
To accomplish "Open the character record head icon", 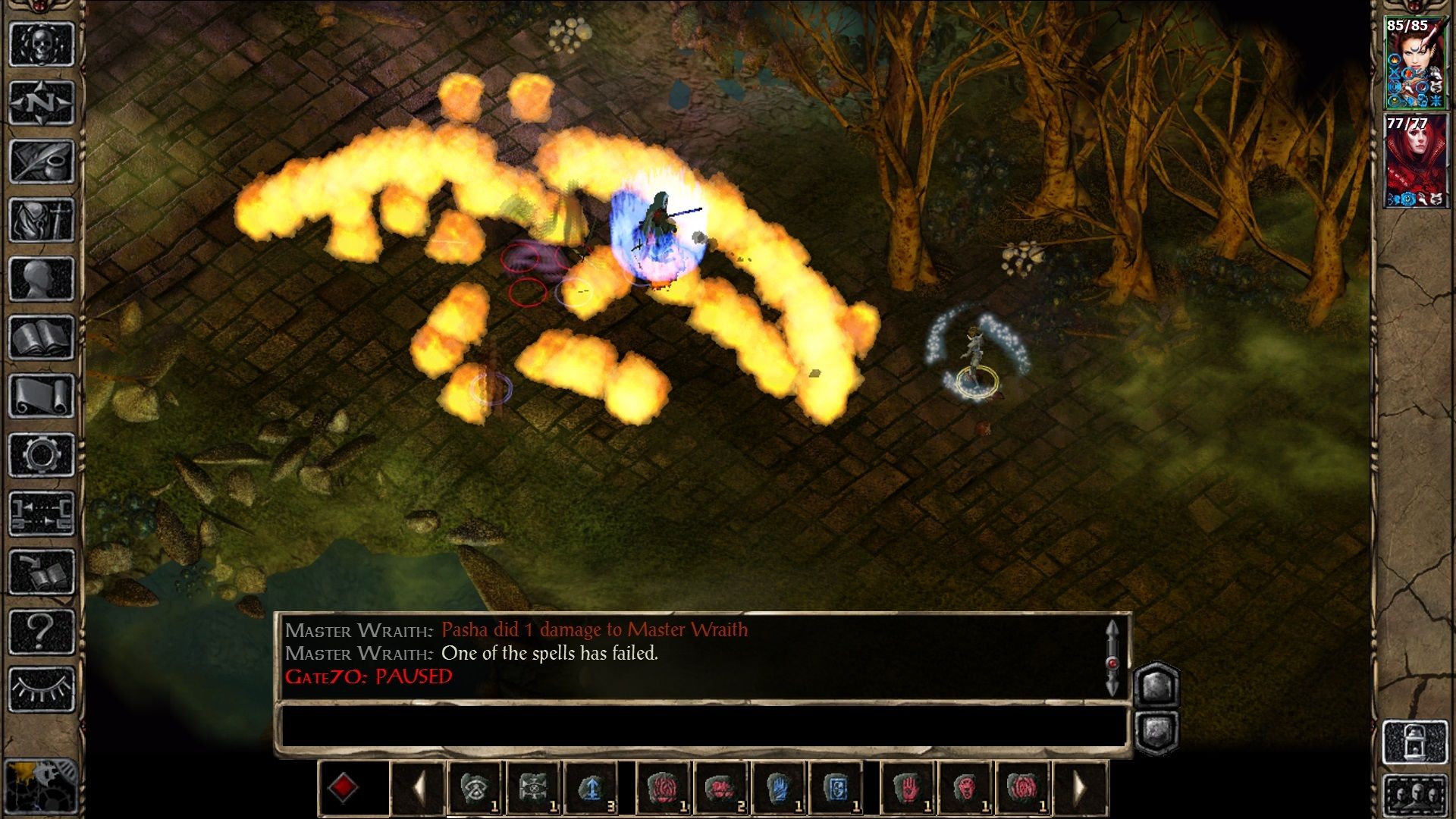I will tap(42, 278).
